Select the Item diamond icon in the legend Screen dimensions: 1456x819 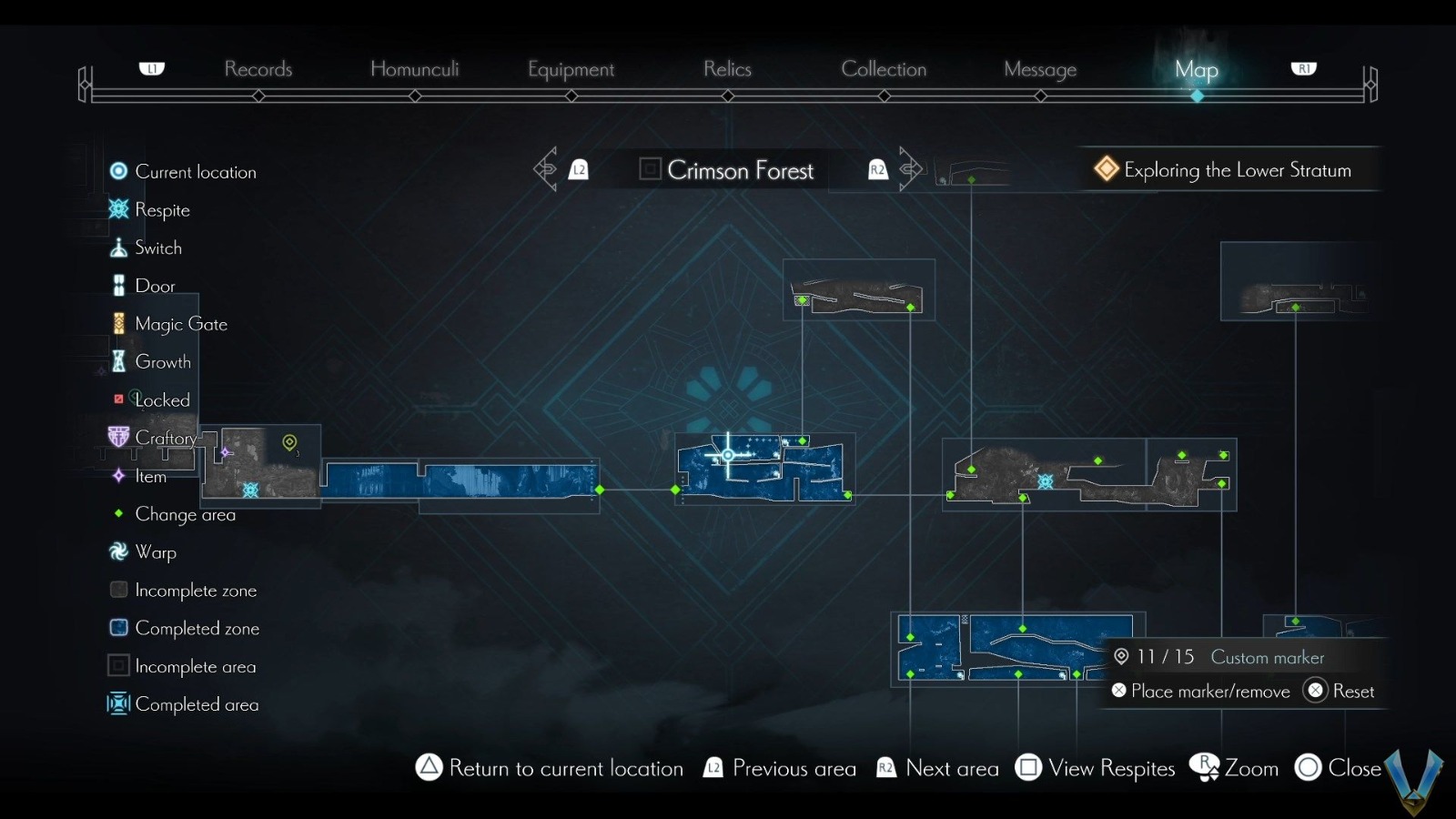[118, 476]
